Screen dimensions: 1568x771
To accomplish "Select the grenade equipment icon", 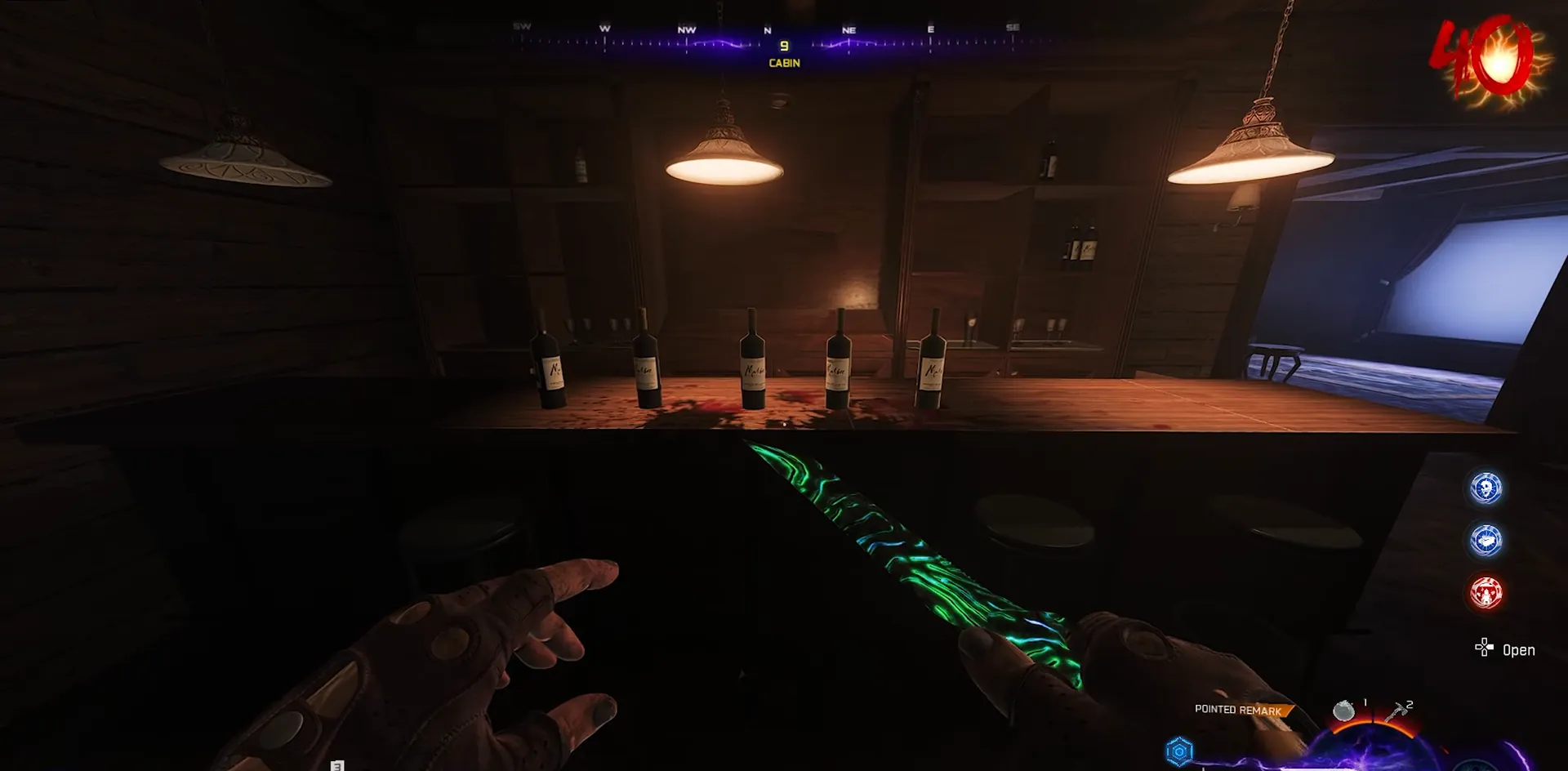I will click(1343, 711).
